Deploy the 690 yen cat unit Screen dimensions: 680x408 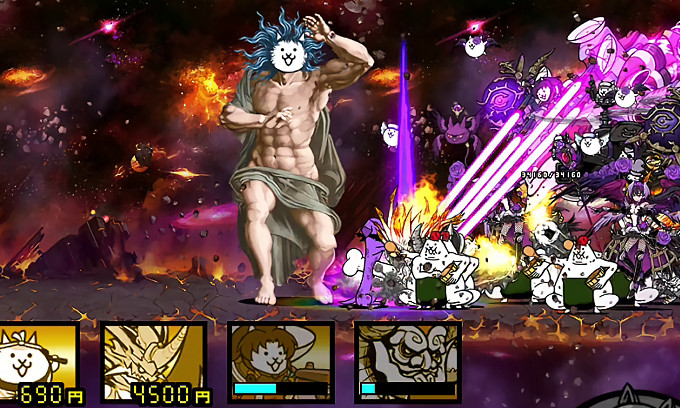(x=40, y=361)
